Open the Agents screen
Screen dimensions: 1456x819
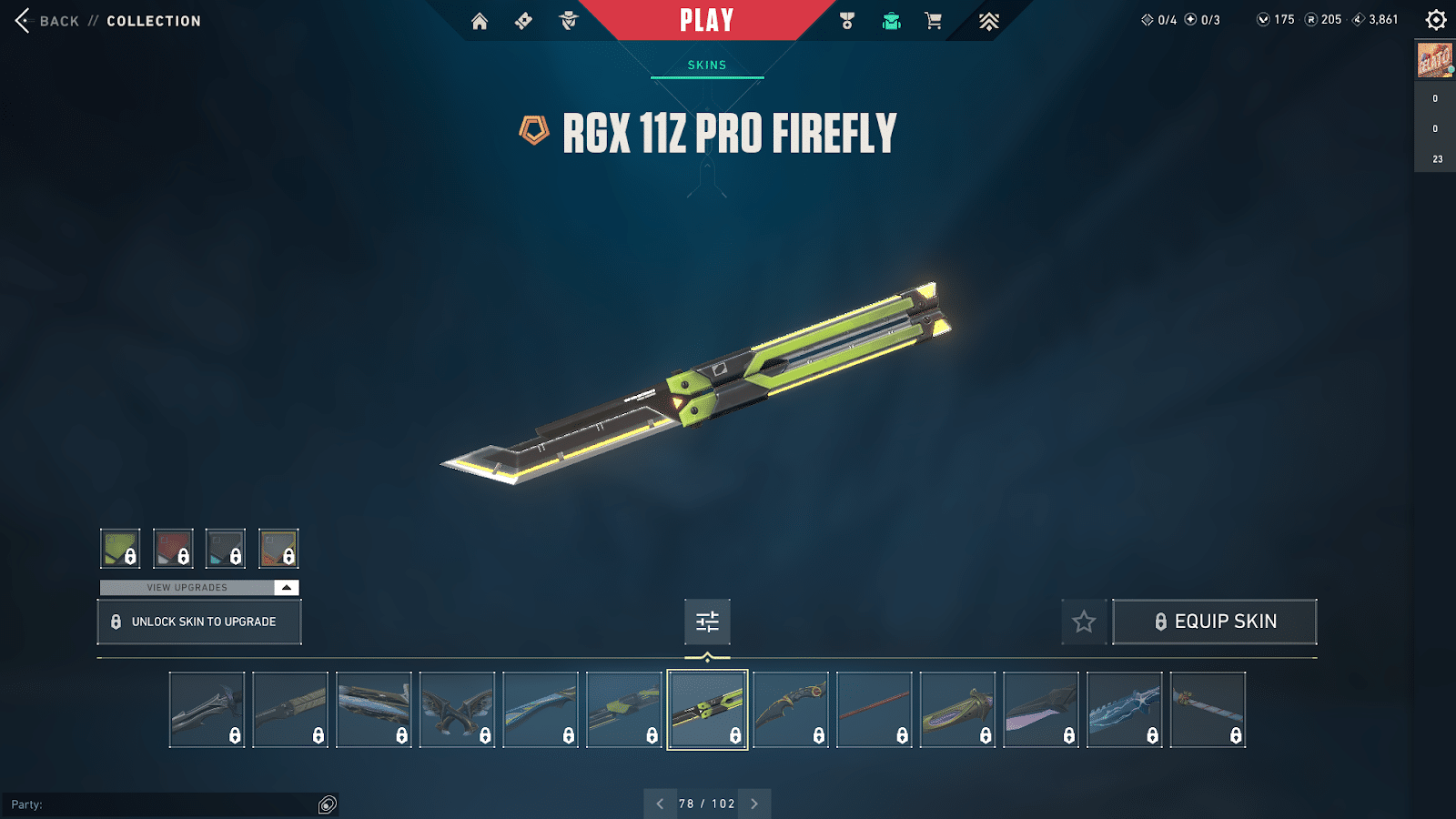pos(567,20)
